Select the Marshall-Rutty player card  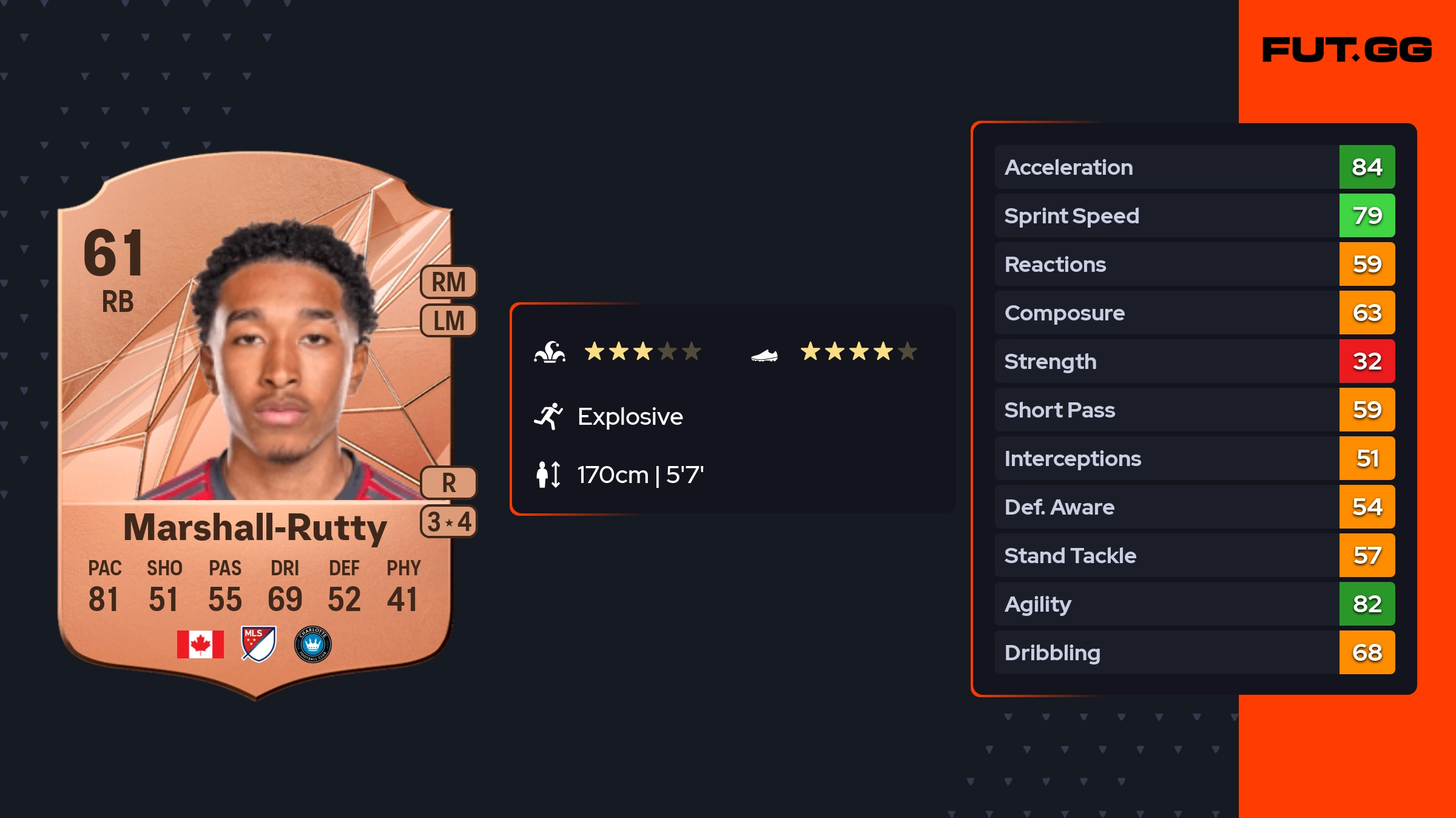coord(255,425)
